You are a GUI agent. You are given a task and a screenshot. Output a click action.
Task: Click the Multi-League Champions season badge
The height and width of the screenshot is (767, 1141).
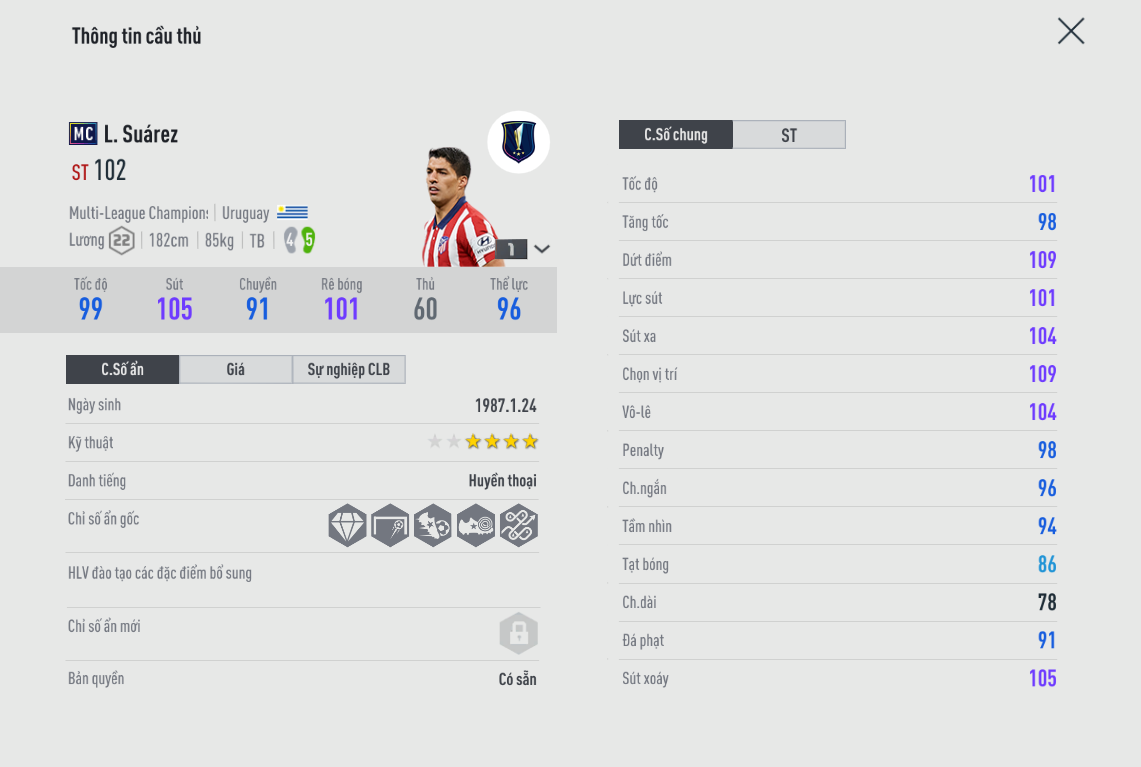click(x=518, y=142)
